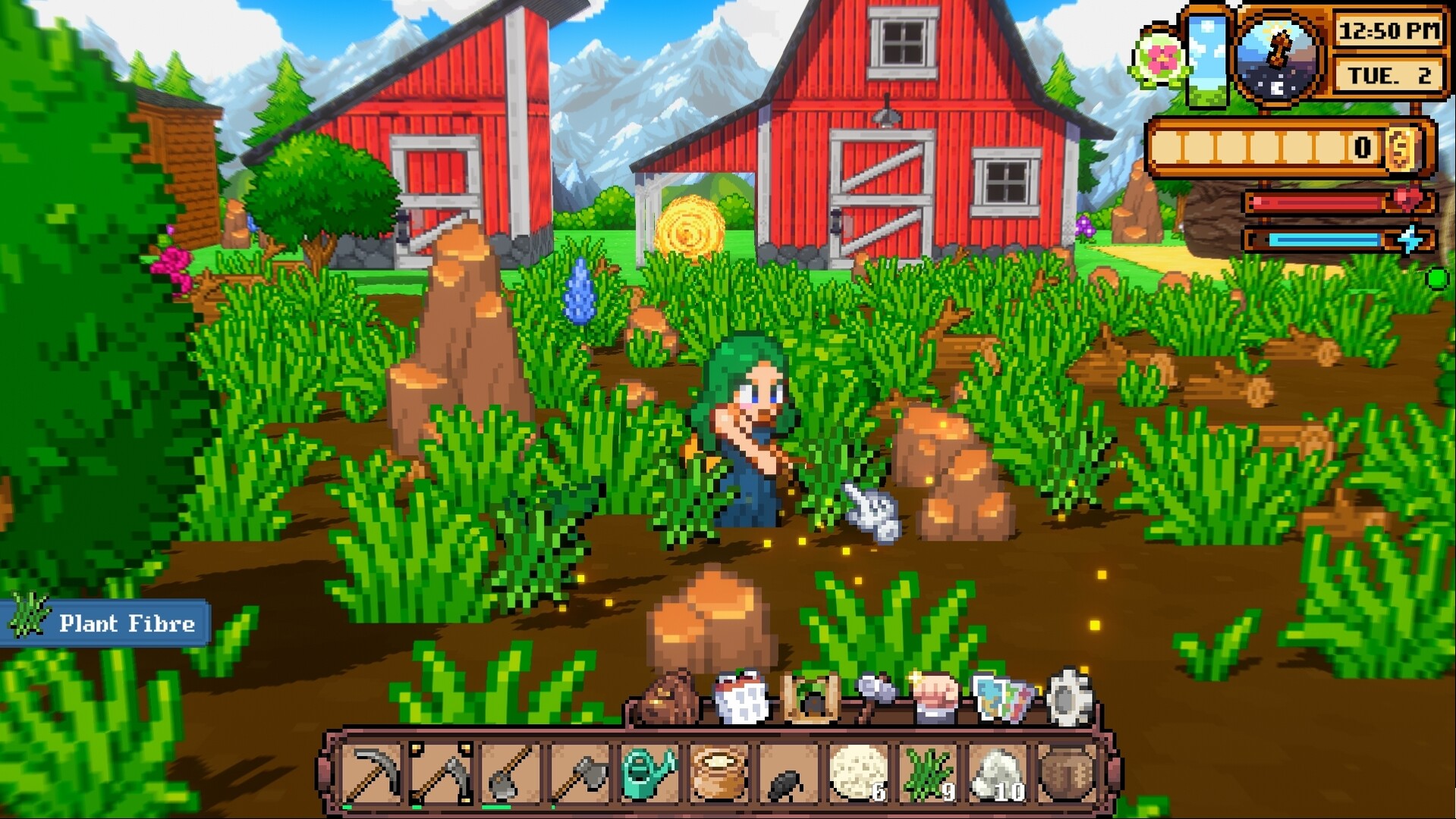
Task: Select the Plant Fibre notification banner
Action: tap(106, 623)
